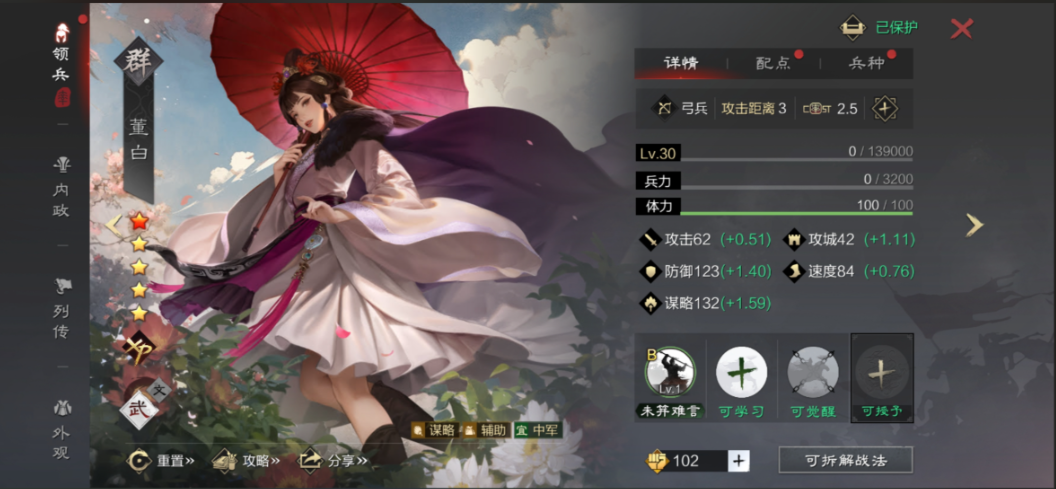Click the 重置 reset button

point(160,461)
